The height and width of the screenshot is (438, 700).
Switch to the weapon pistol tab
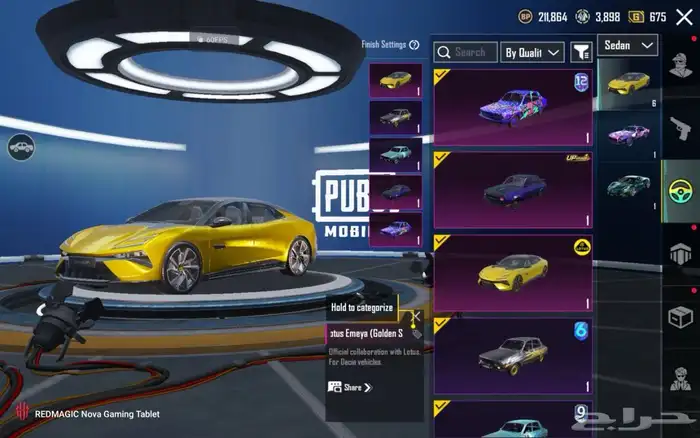click(680, 128)
